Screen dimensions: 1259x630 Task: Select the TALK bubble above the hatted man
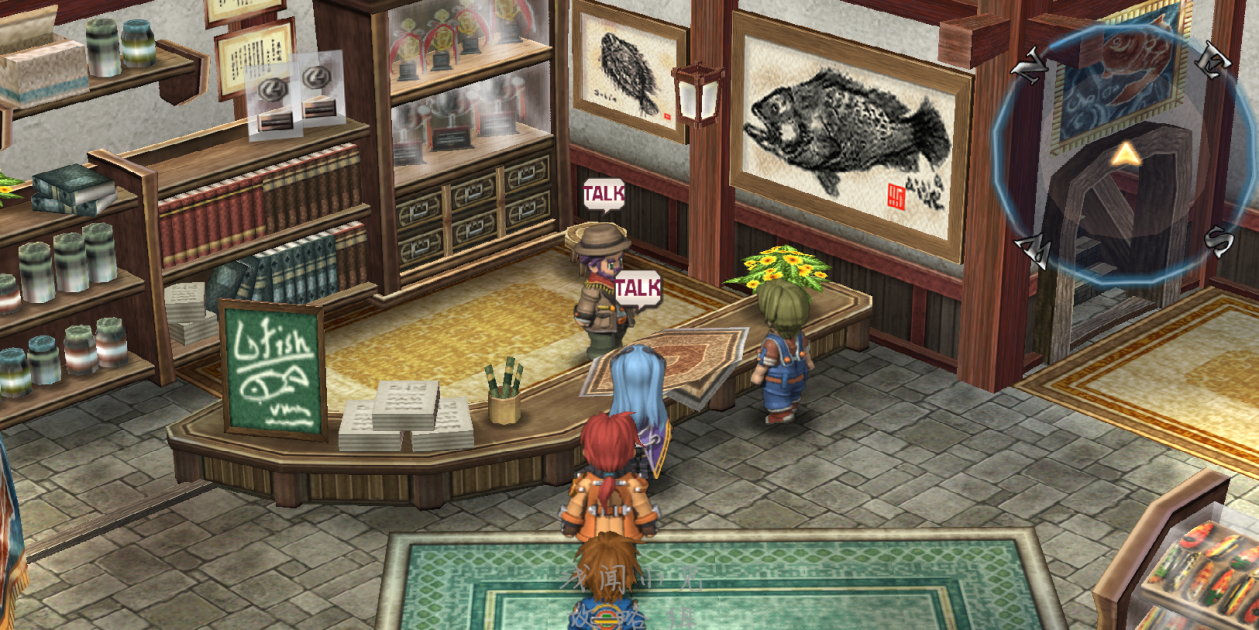(604, 193)
